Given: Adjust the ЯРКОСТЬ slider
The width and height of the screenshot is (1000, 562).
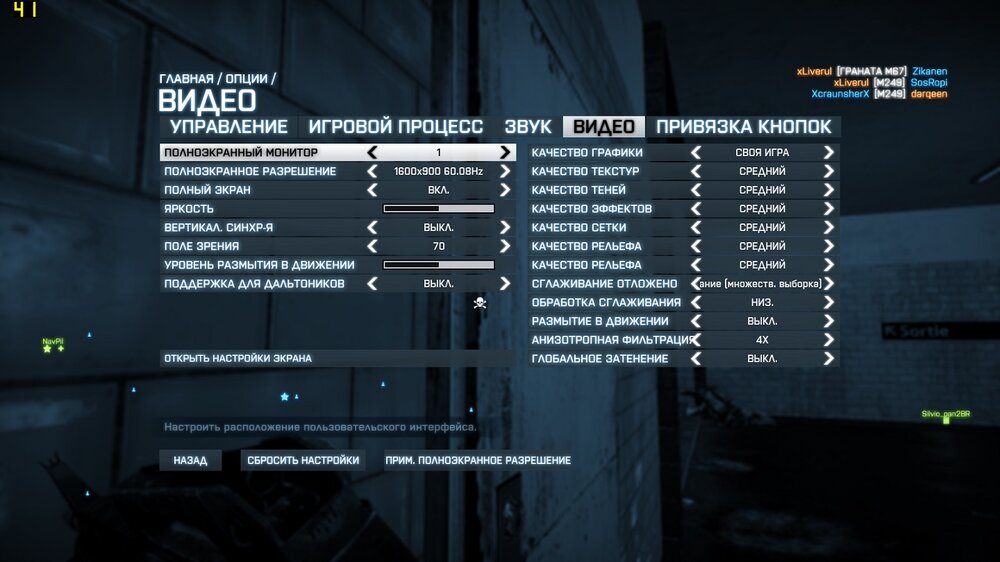Looking at the screenshot, I should tap(439, 209).
